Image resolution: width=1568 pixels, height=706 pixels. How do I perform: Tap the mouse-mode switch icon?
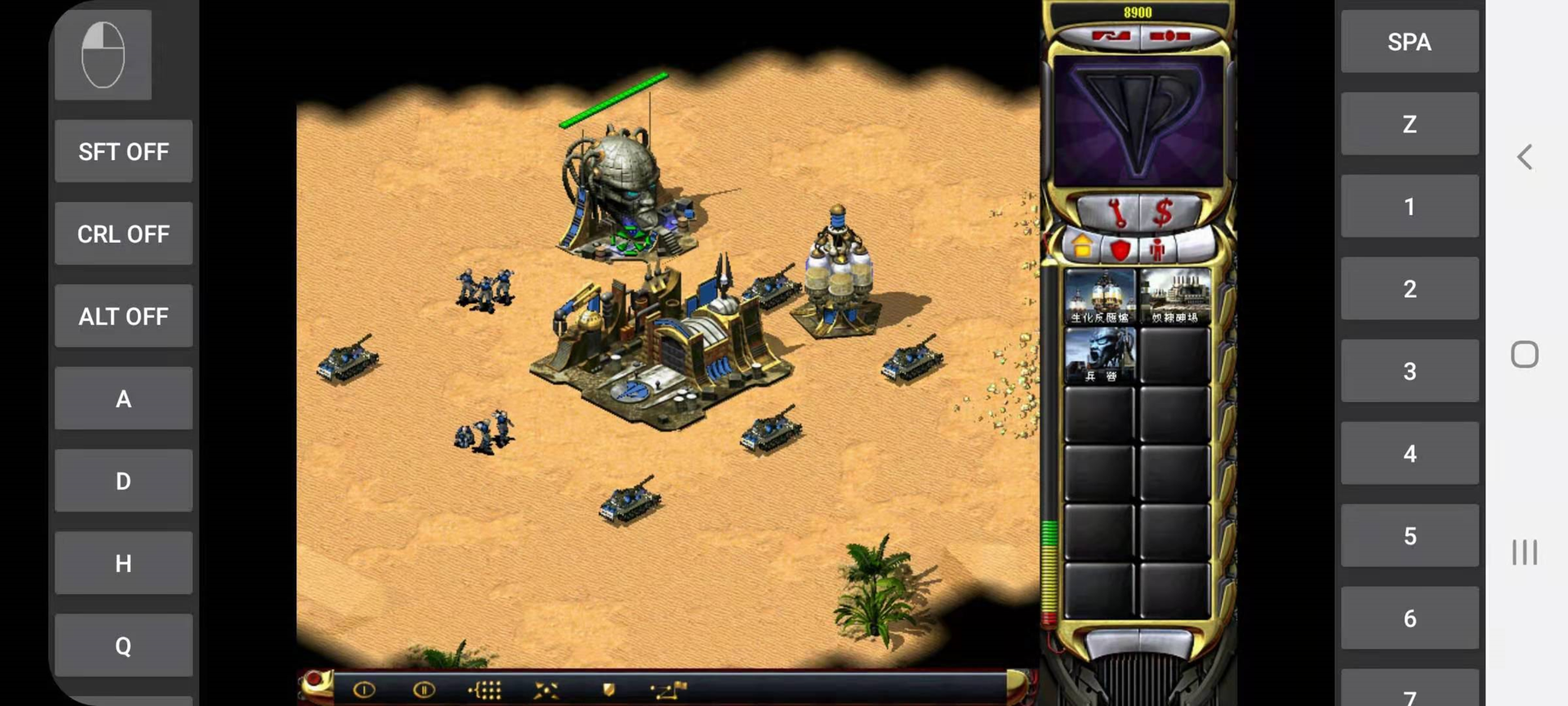pos(103,55)
